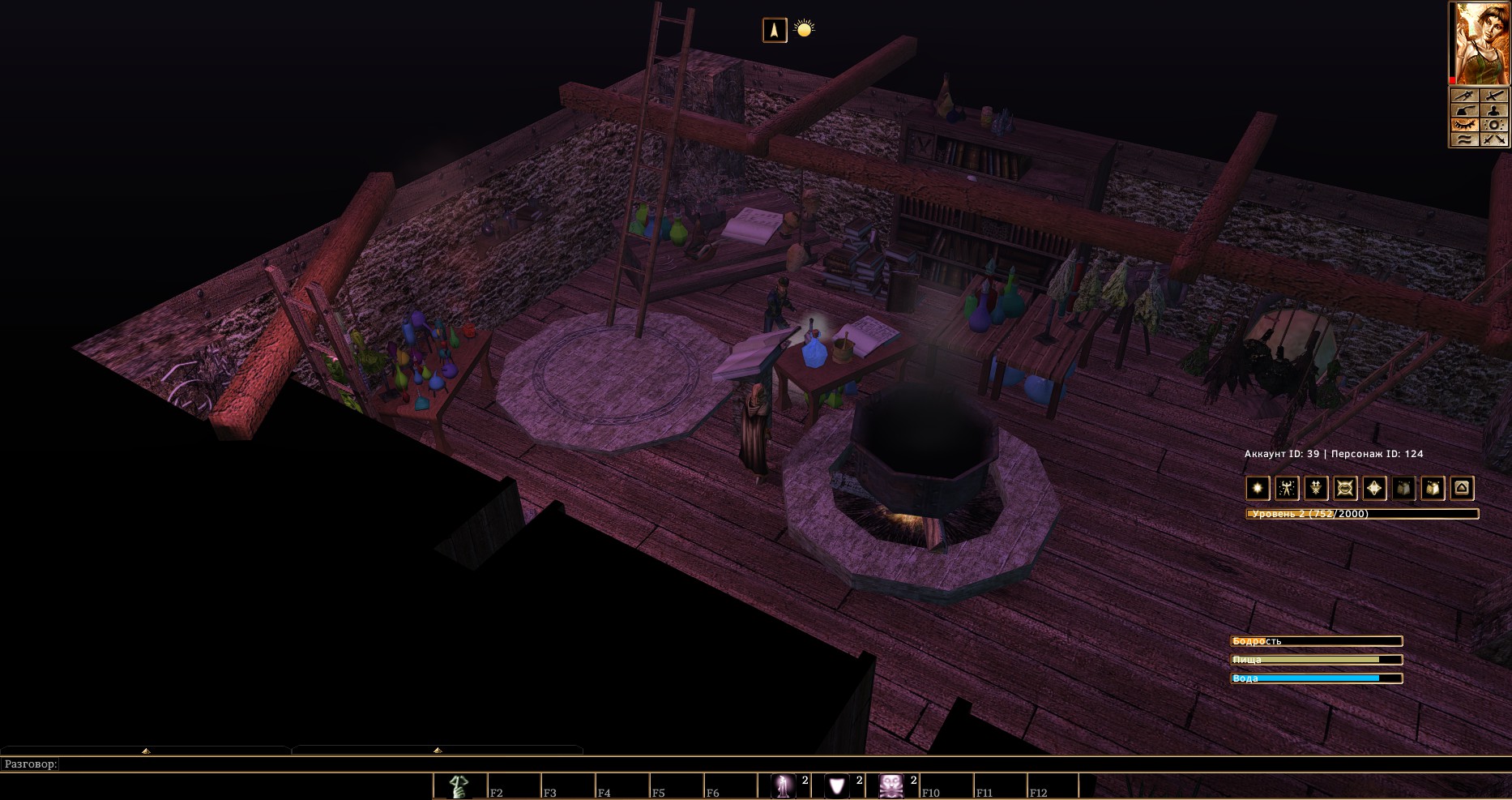Viewport: 1512px width, 800px height.
Task: Click the flexing figure effect icon
Action: 1287,488
